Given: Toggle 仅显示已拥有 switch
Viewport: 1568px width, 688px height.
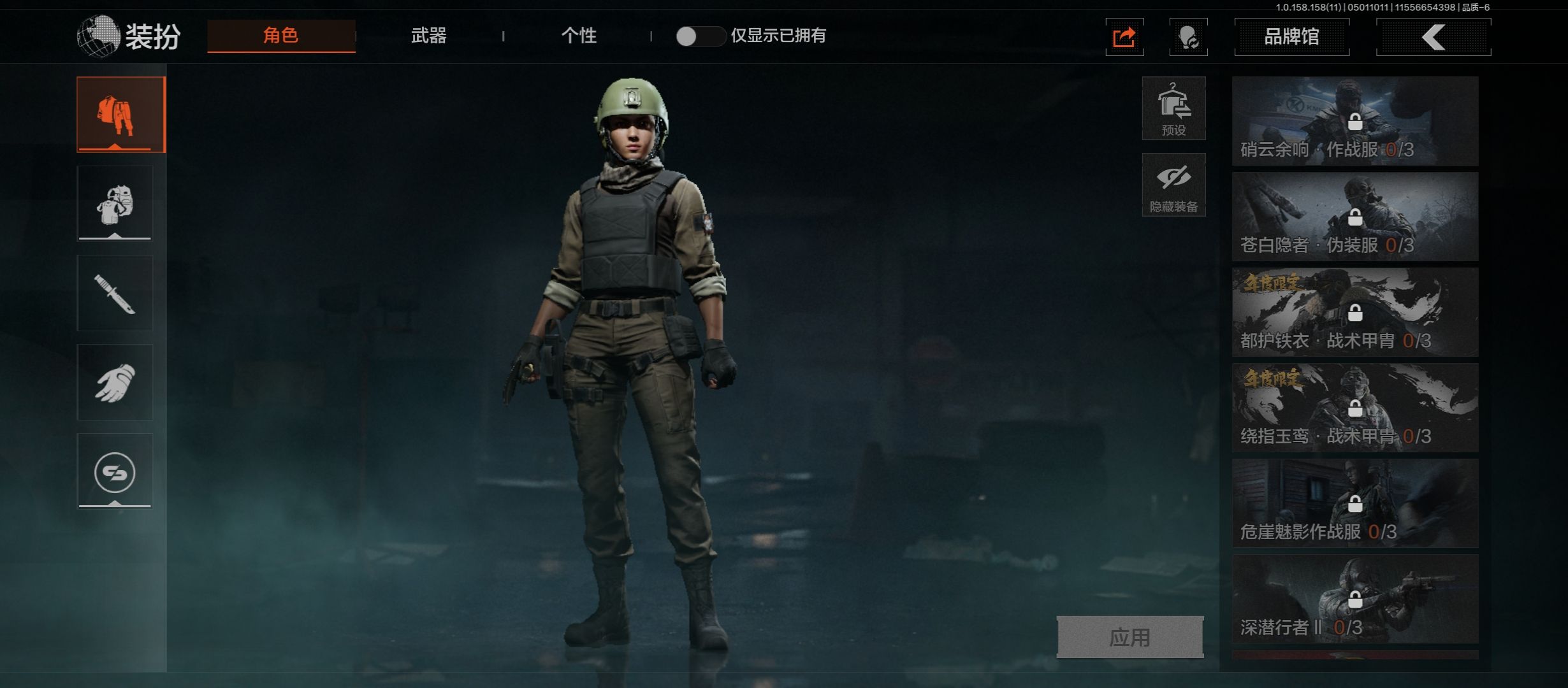Looking at the screenshot, I should (699, 36).
